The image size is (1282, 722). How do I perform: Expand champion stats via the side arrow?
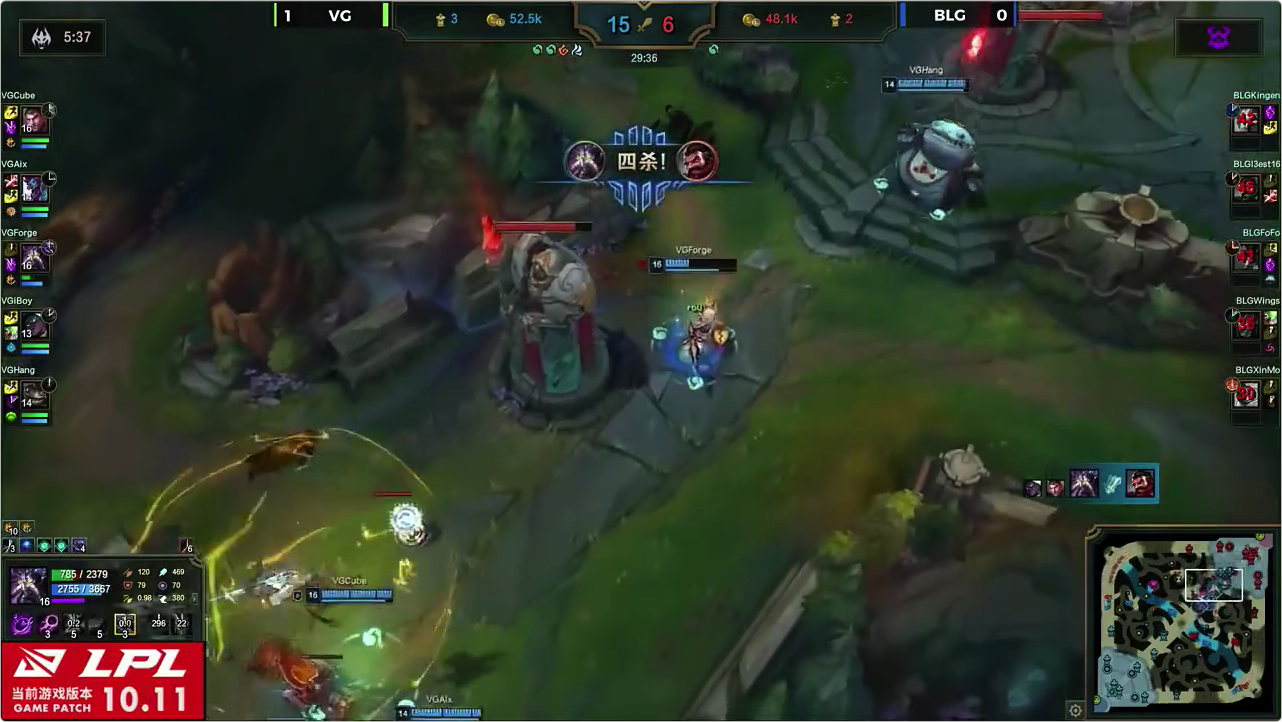tap(195, 598)
